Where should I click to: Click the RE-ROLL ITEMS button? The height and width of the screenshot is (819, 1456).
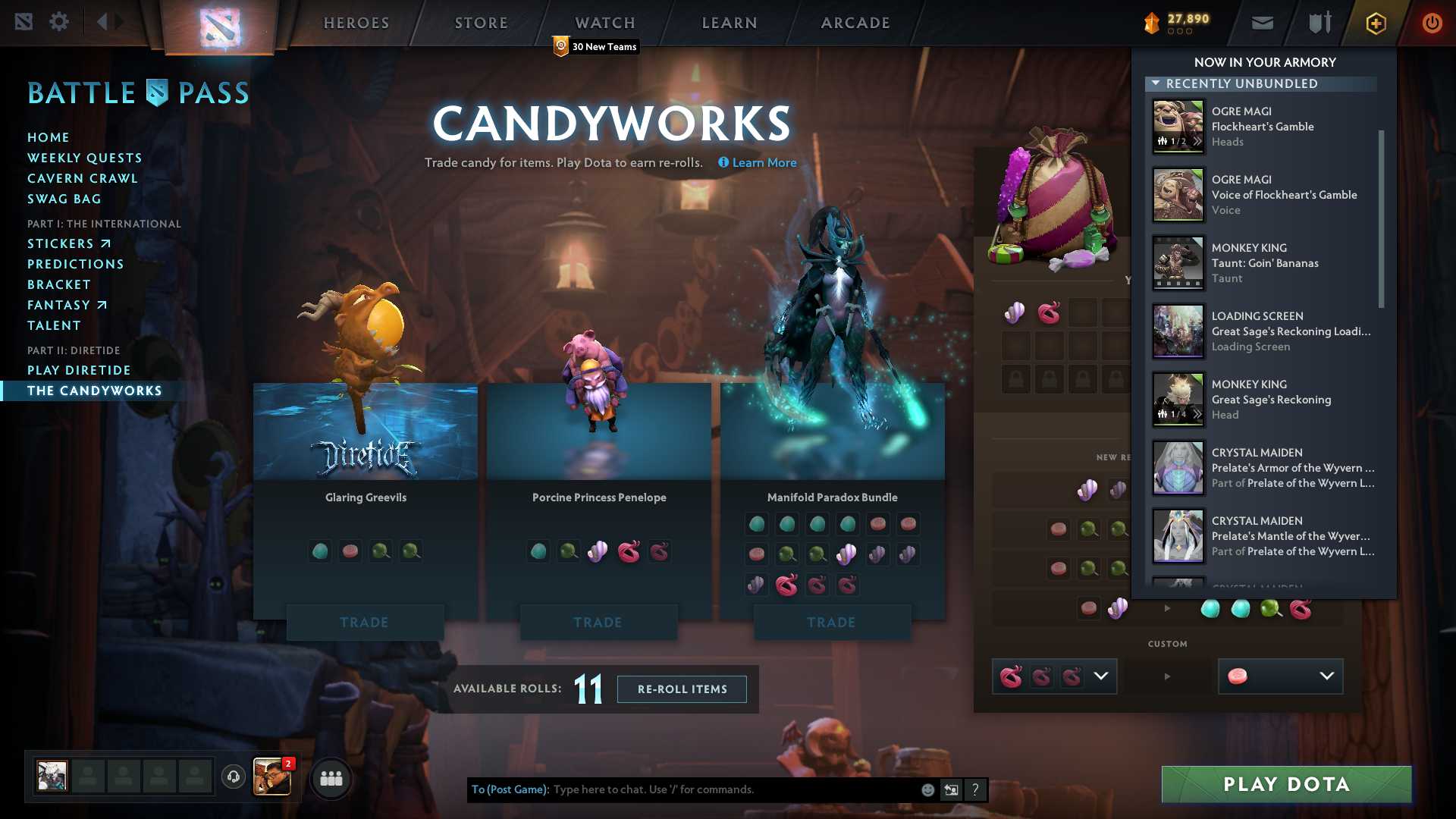pos(681,689)
